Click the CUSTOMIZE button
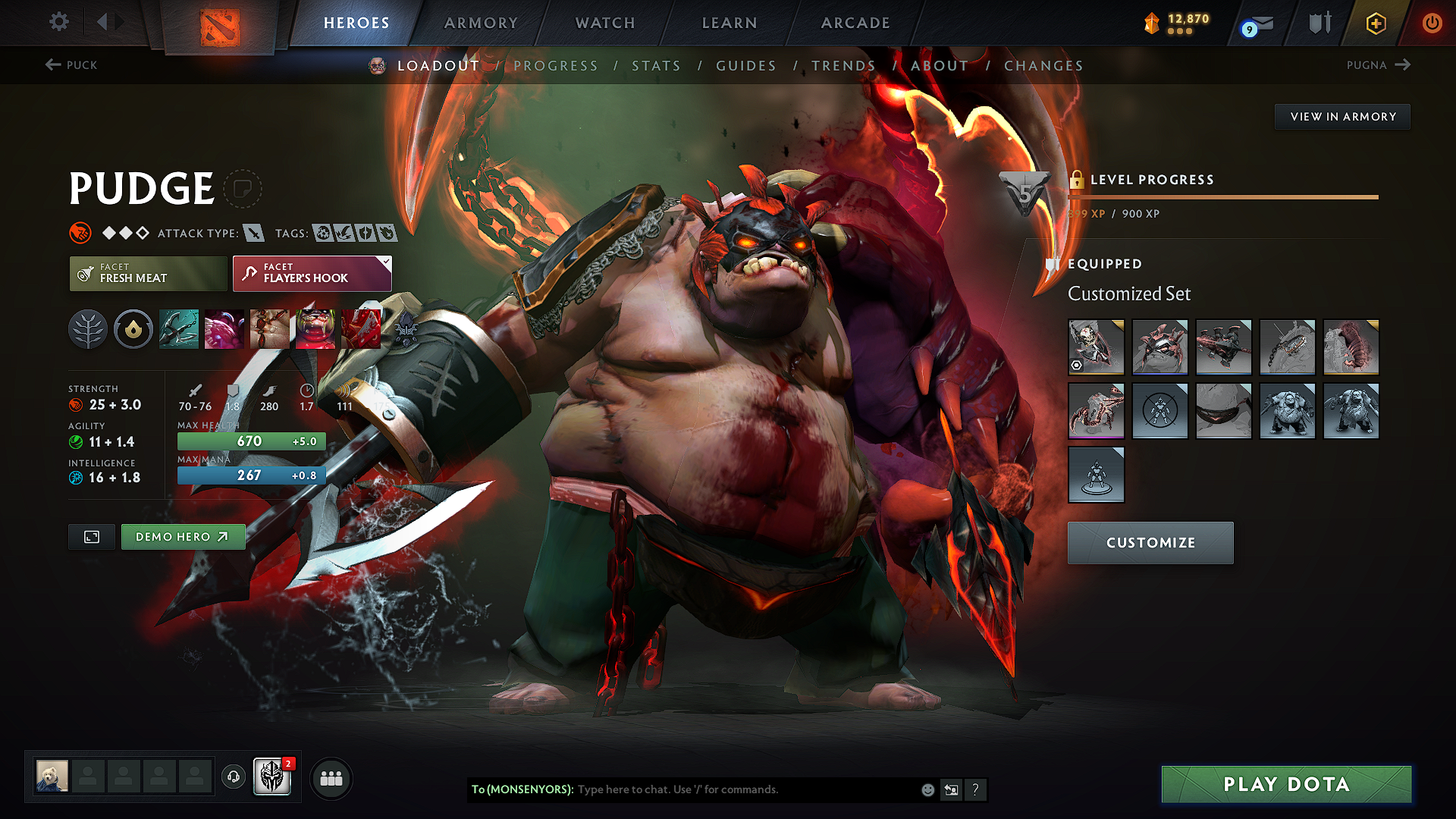 [1150, 542]
